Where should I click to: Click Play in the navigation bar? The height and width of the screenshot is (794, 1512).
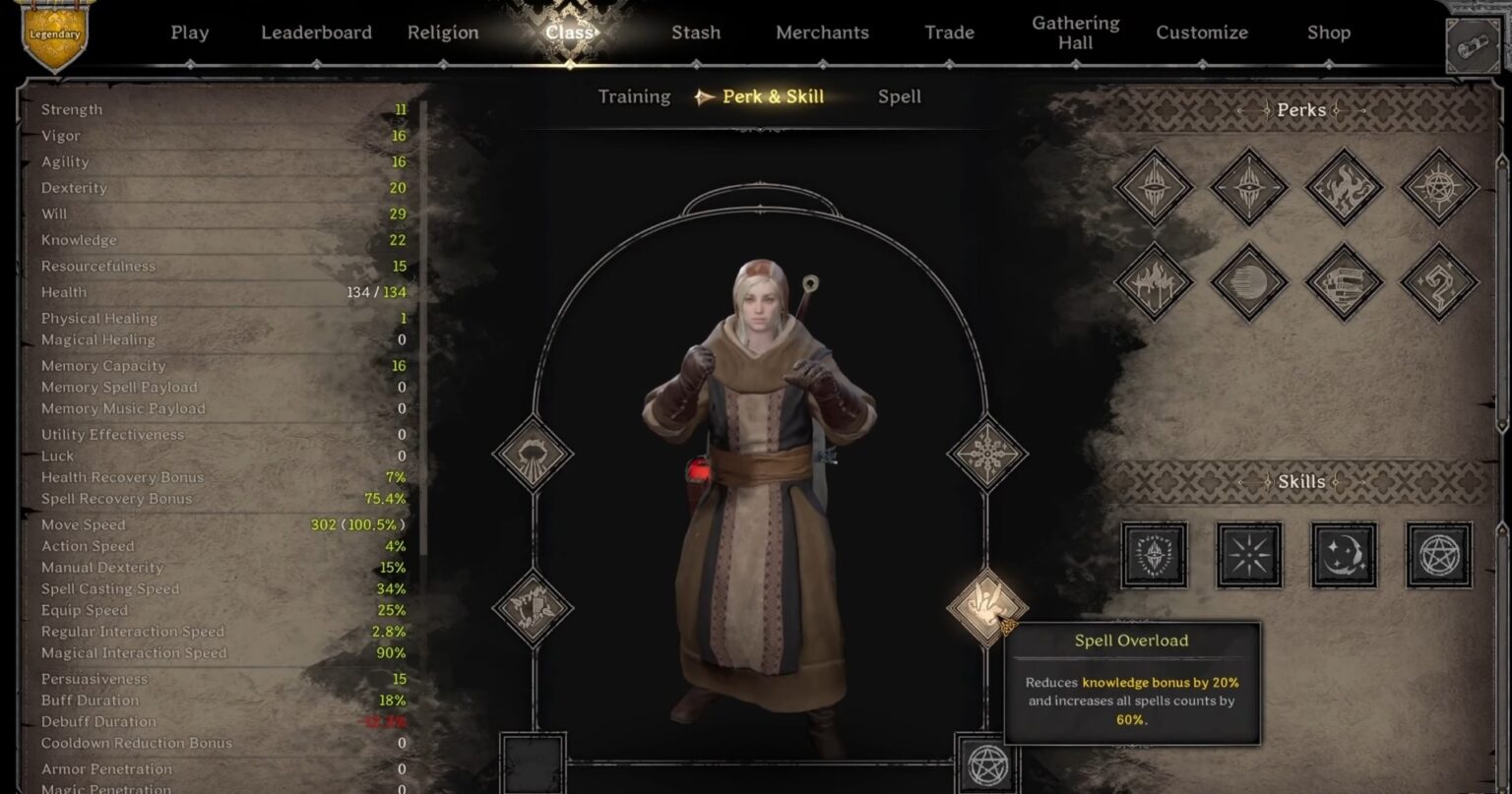(x=190, y=32)
